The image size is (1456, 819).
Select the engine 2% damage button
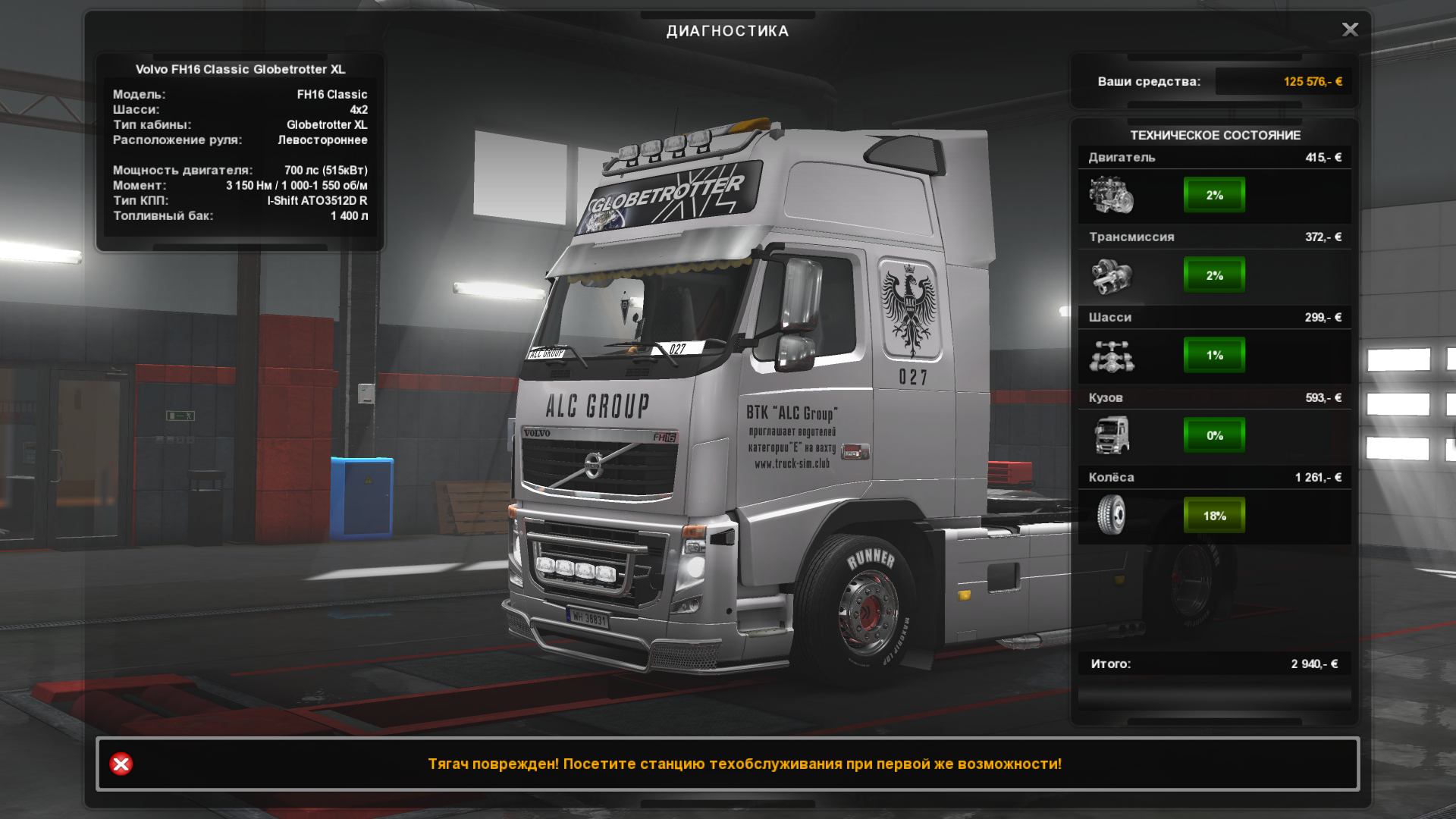tap(1214, 195)
